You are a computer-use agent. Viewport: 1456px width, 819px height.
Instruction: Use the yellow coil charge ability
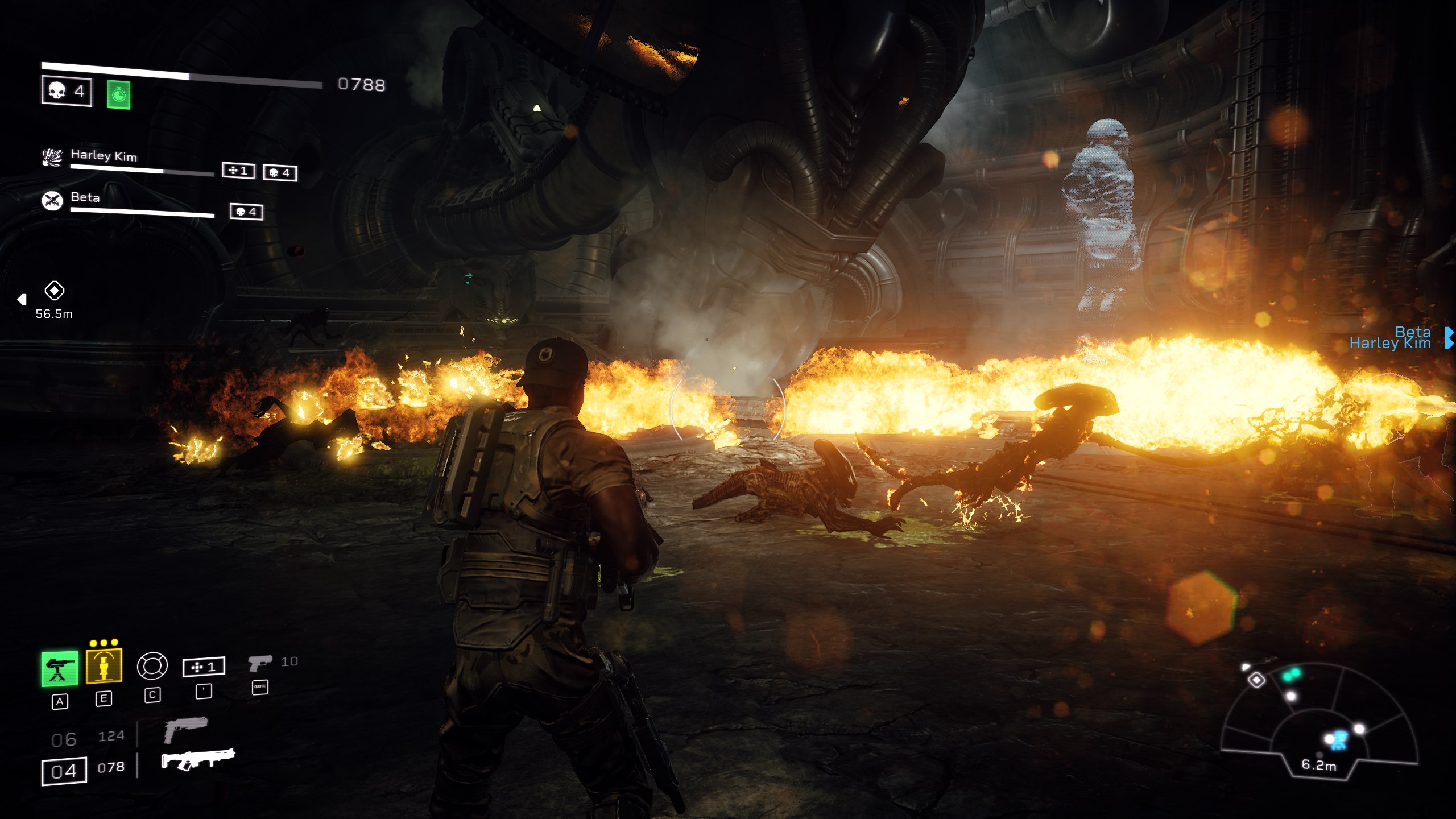(104, 665)
